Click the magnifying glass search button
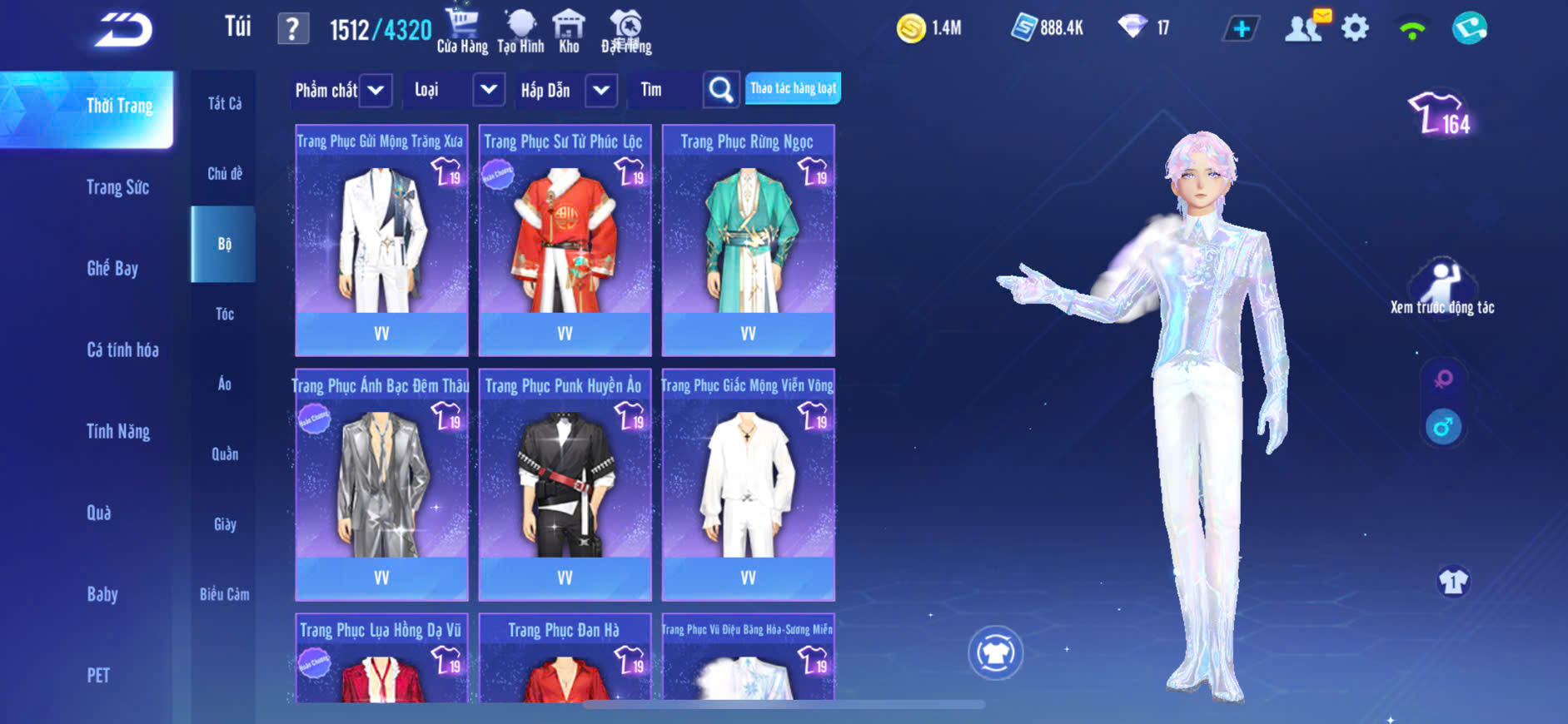 click(721, 90)
